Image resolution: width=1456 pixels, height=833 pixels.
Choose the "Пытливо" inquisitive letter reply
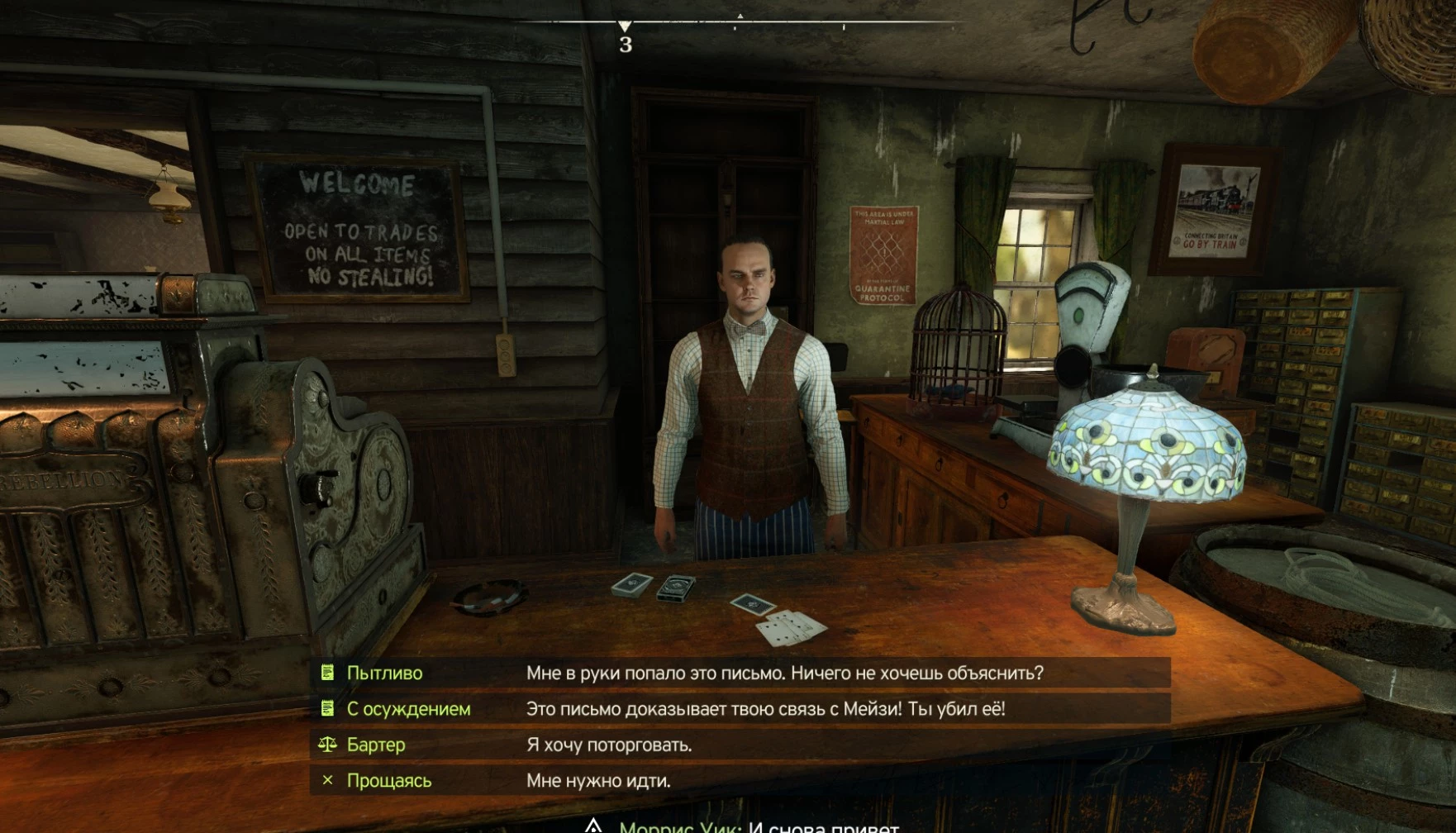point(740,673)
